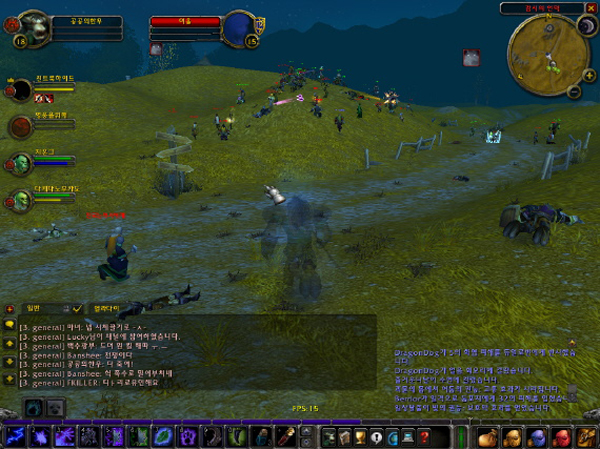Select the fourth party member portrait

coord(21,198)
